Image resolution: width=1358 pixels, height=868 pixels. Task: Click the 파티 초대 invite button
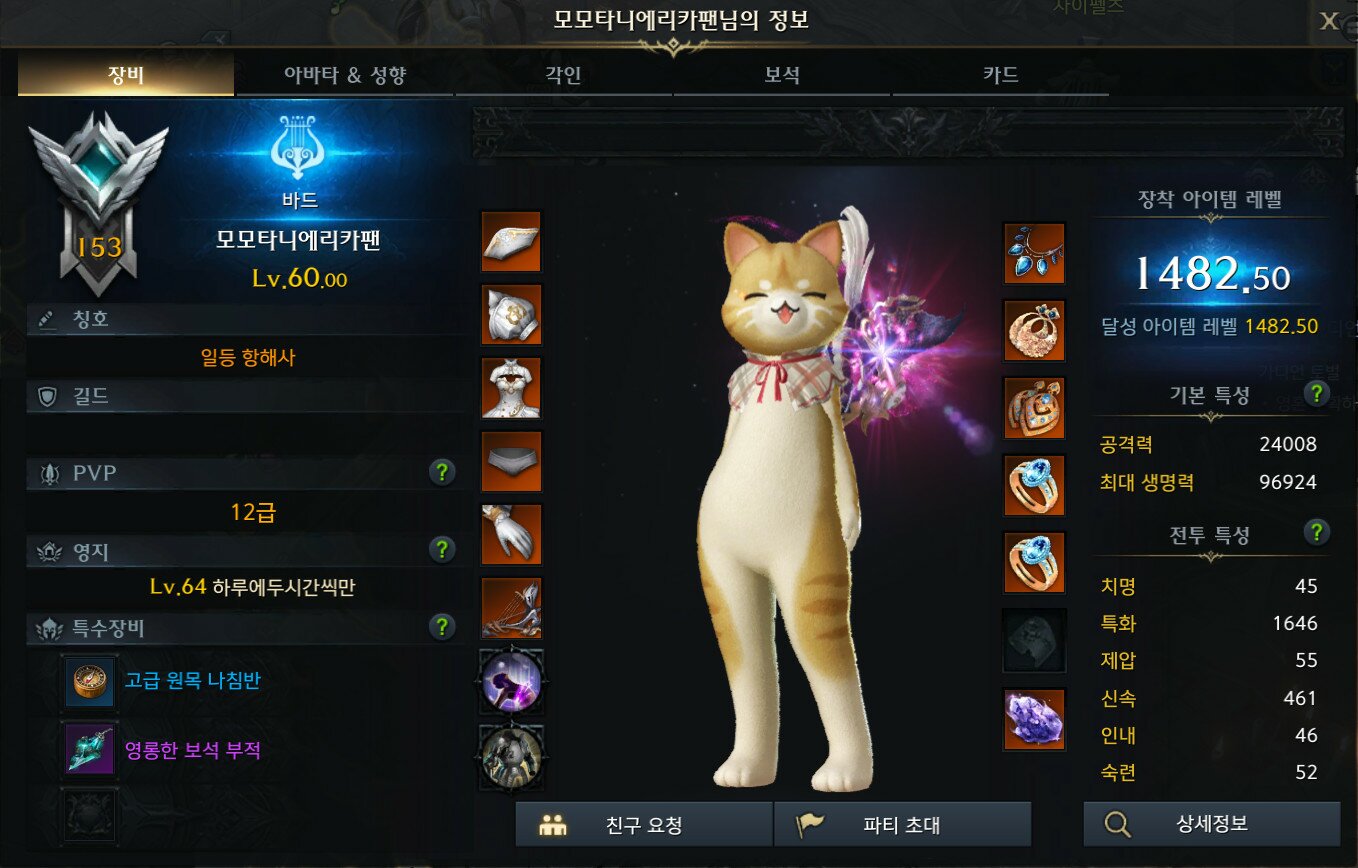pos(901,825)
